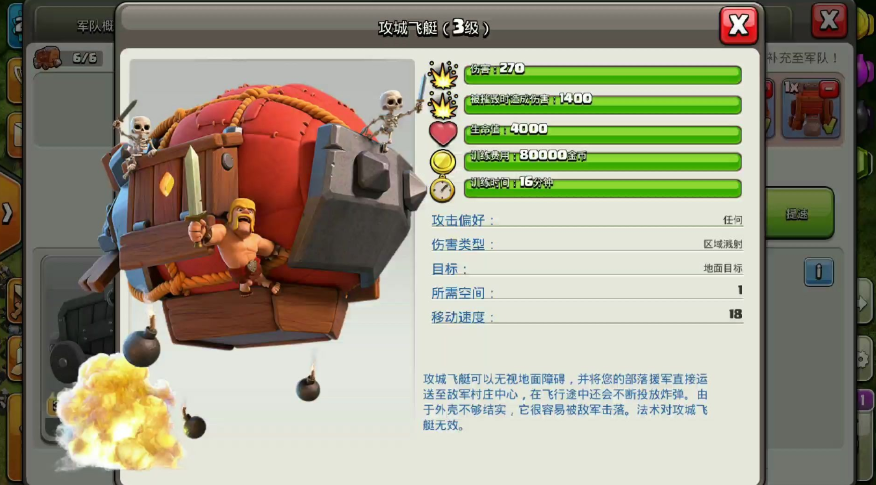Tap the dimmed green 提速 button
876x485 pixels.
point(798,214)
